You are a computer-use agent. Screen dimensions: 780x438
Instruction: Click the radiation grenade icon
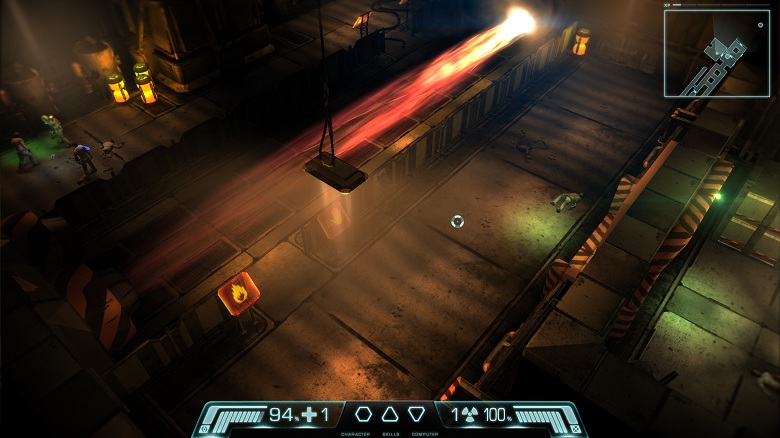[468, 414]
